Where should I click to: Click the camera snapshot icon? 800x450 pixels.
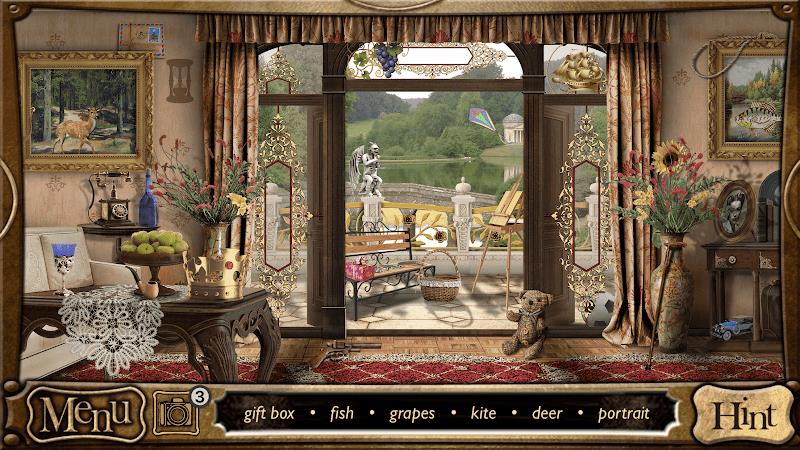(x=174, y=413)
